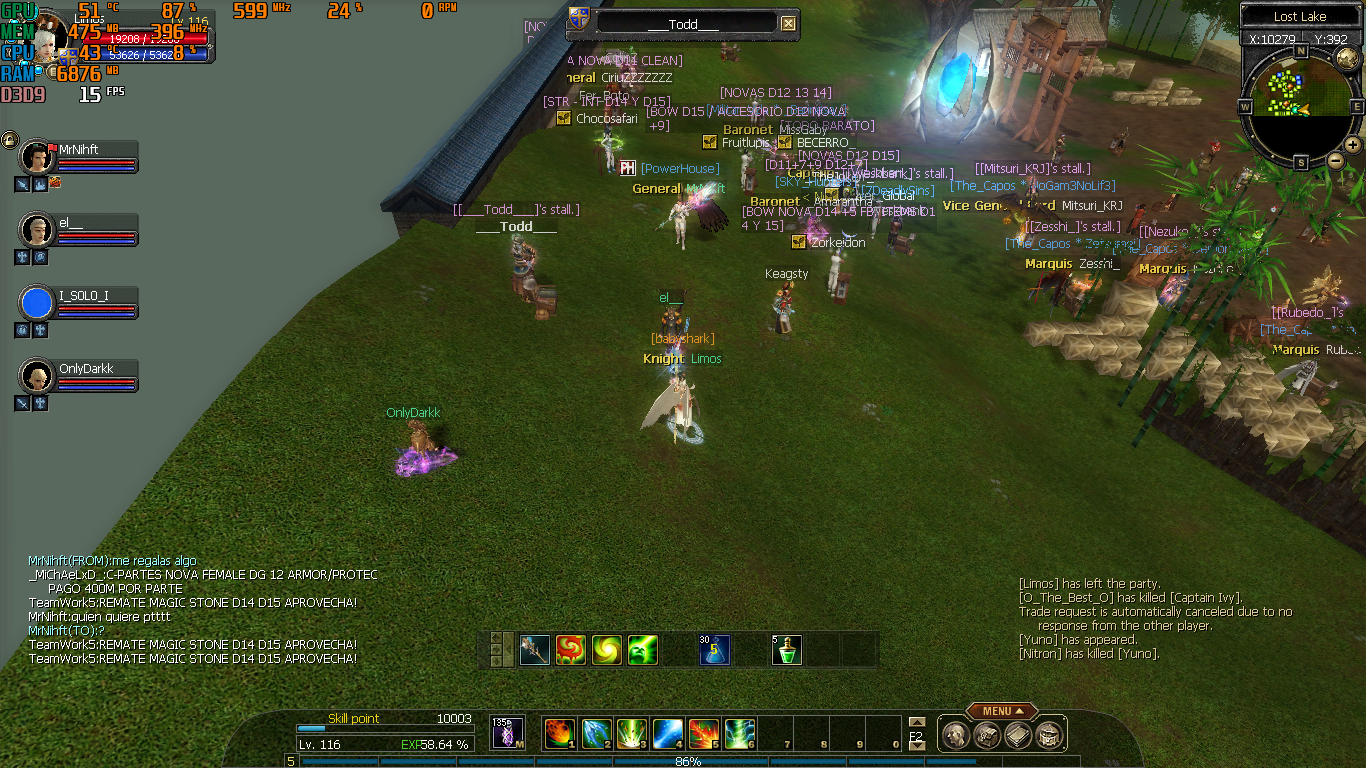Drink the green potion flask
This screenshot has width=1366, height=768.
coord(786,650)
